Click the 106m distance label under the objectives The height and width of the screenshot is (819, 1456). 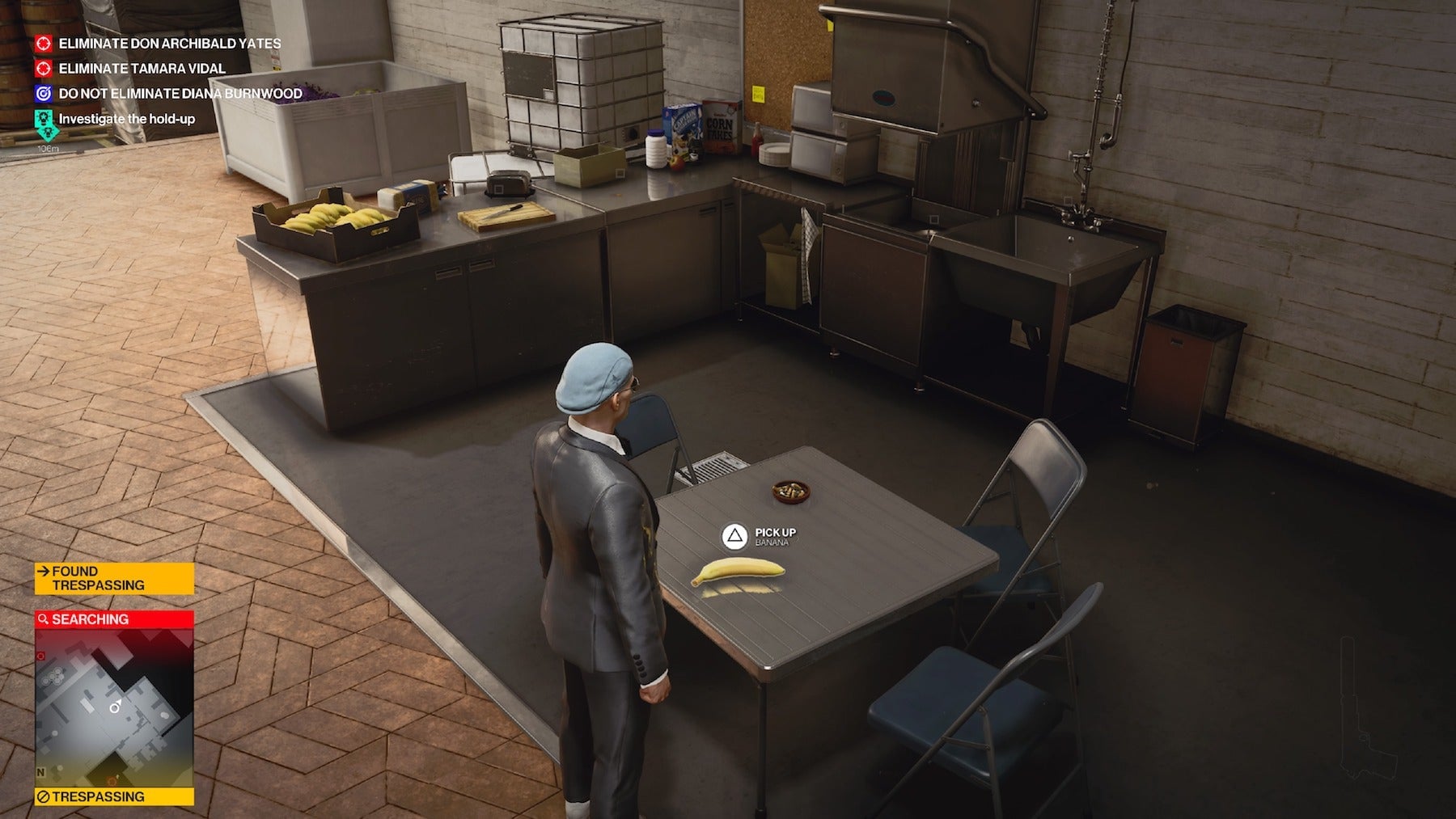click(x=47, y=149)
